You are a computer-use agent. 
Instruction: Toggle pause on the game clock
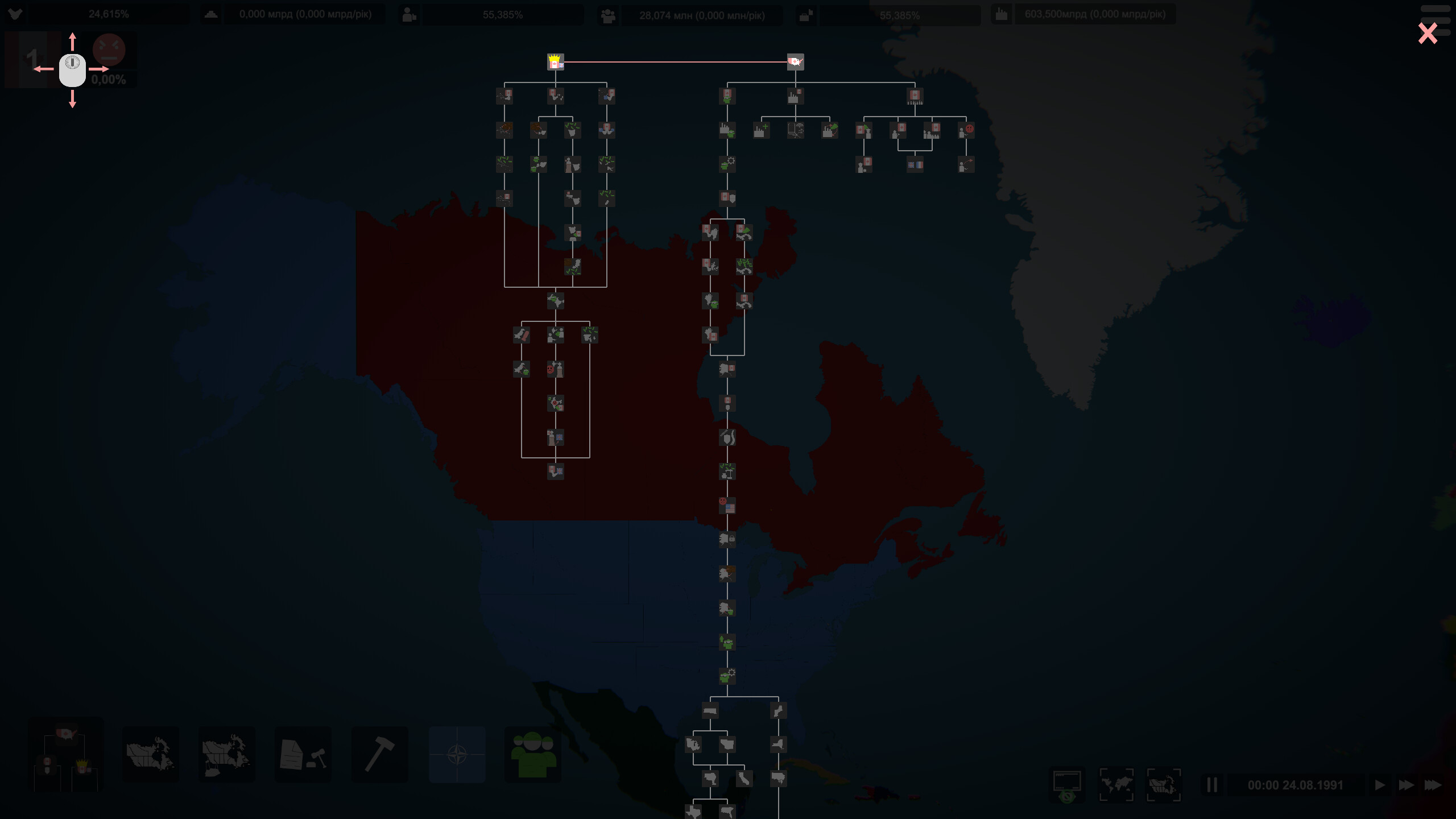[1212, 785]
